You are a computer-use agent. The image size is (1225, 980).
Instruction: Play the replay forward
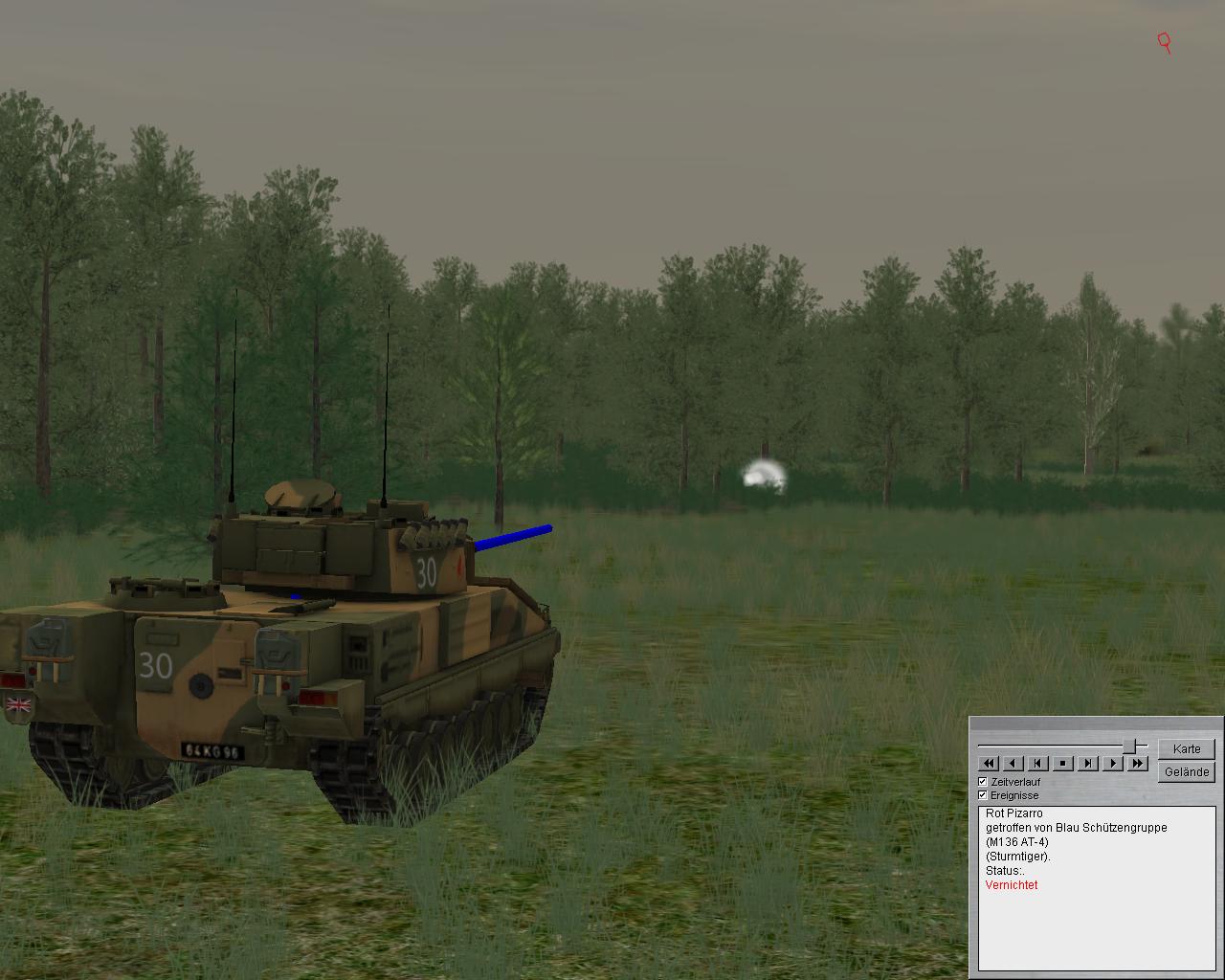point(1113,763)
